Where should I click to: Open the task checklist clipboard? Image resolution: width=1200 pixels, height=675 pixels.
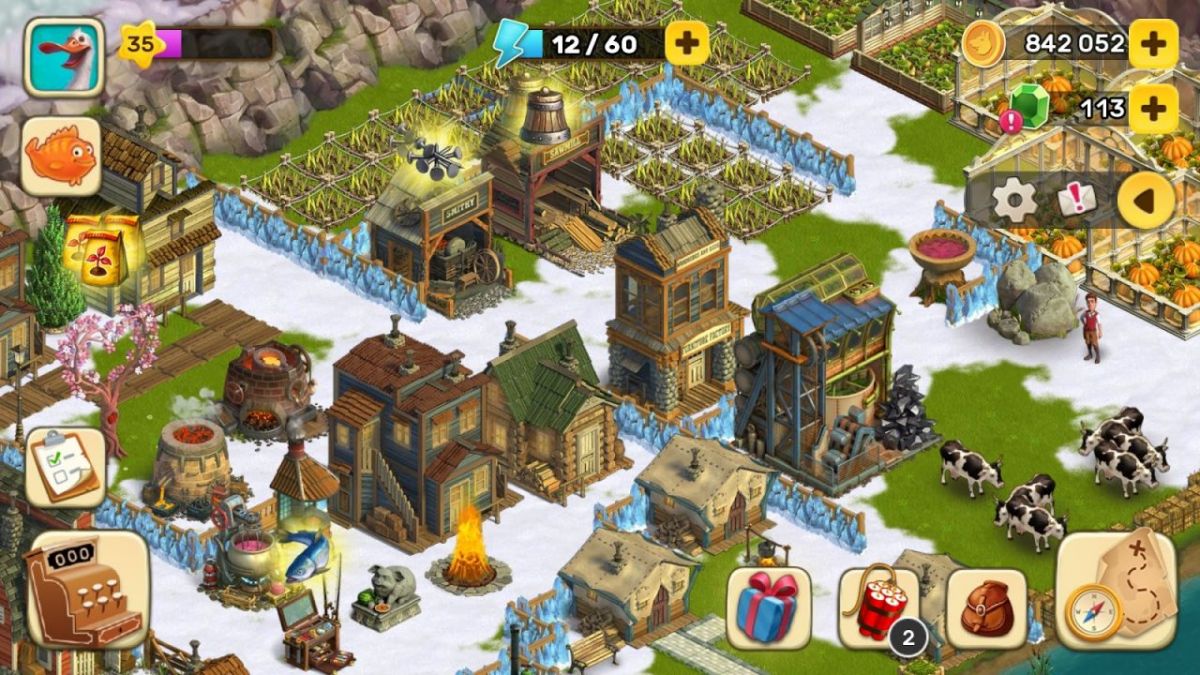pos(65,467)
